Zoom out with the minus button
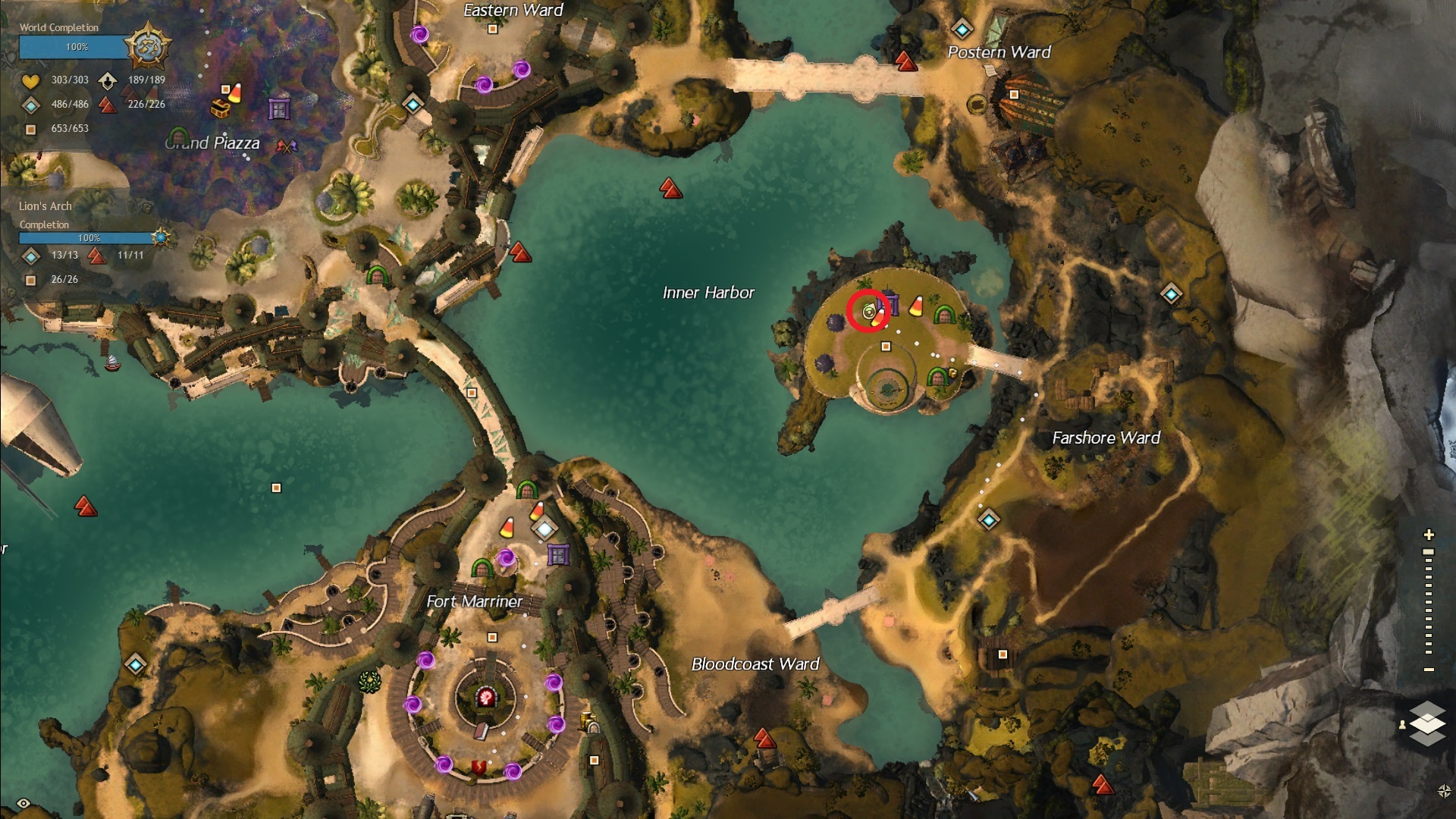 coord(1429,670)
